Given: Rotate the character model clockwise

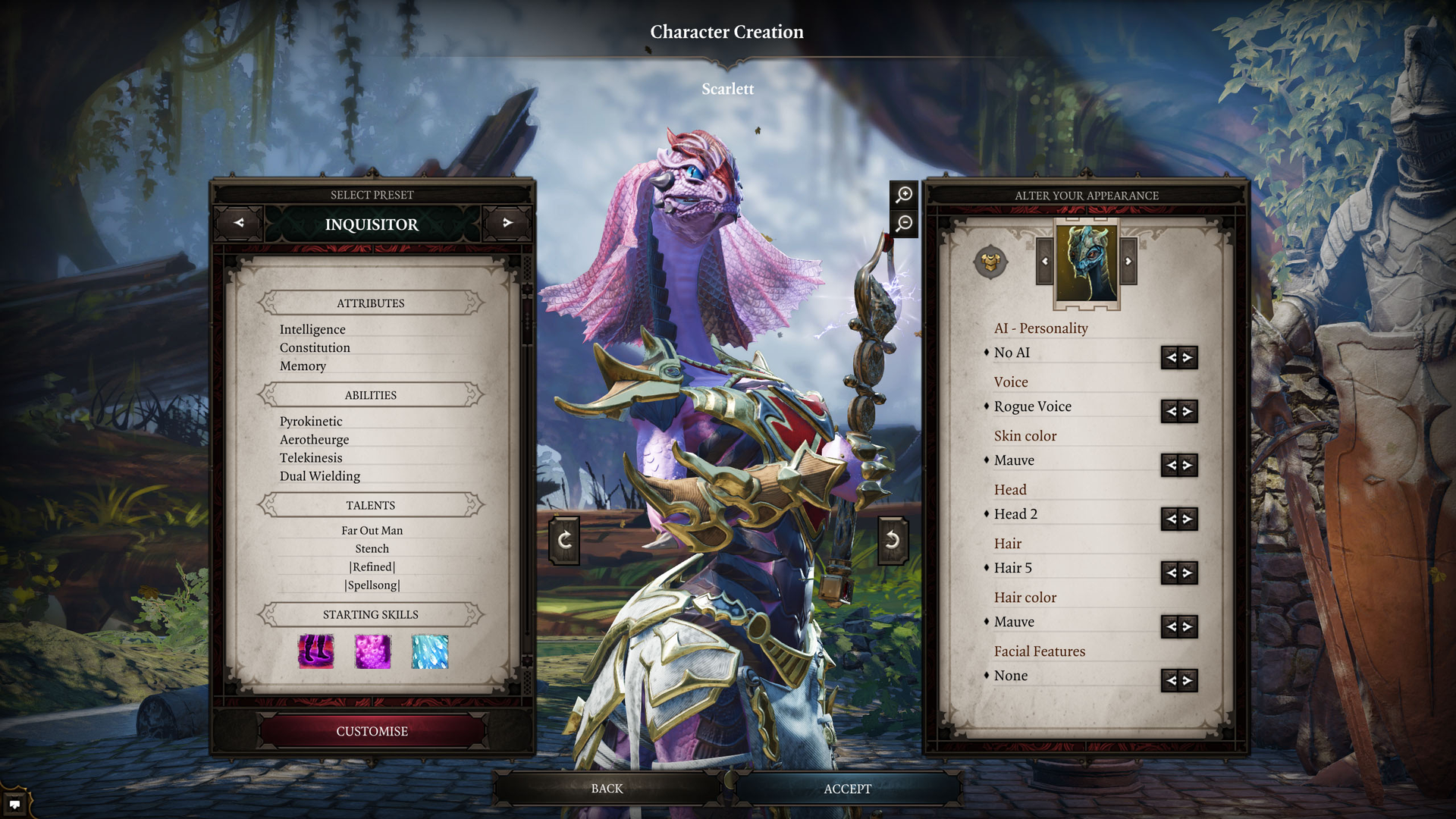Looking at the screenshot, I should tap(893, 540).
